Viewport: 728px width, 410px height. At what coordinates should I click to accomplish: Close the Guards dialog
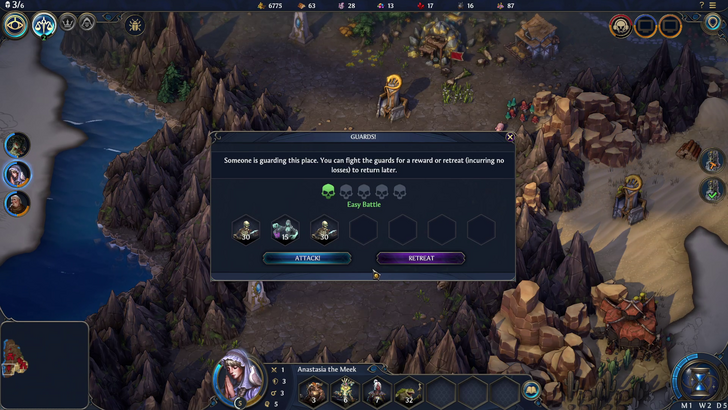point(510,137)
